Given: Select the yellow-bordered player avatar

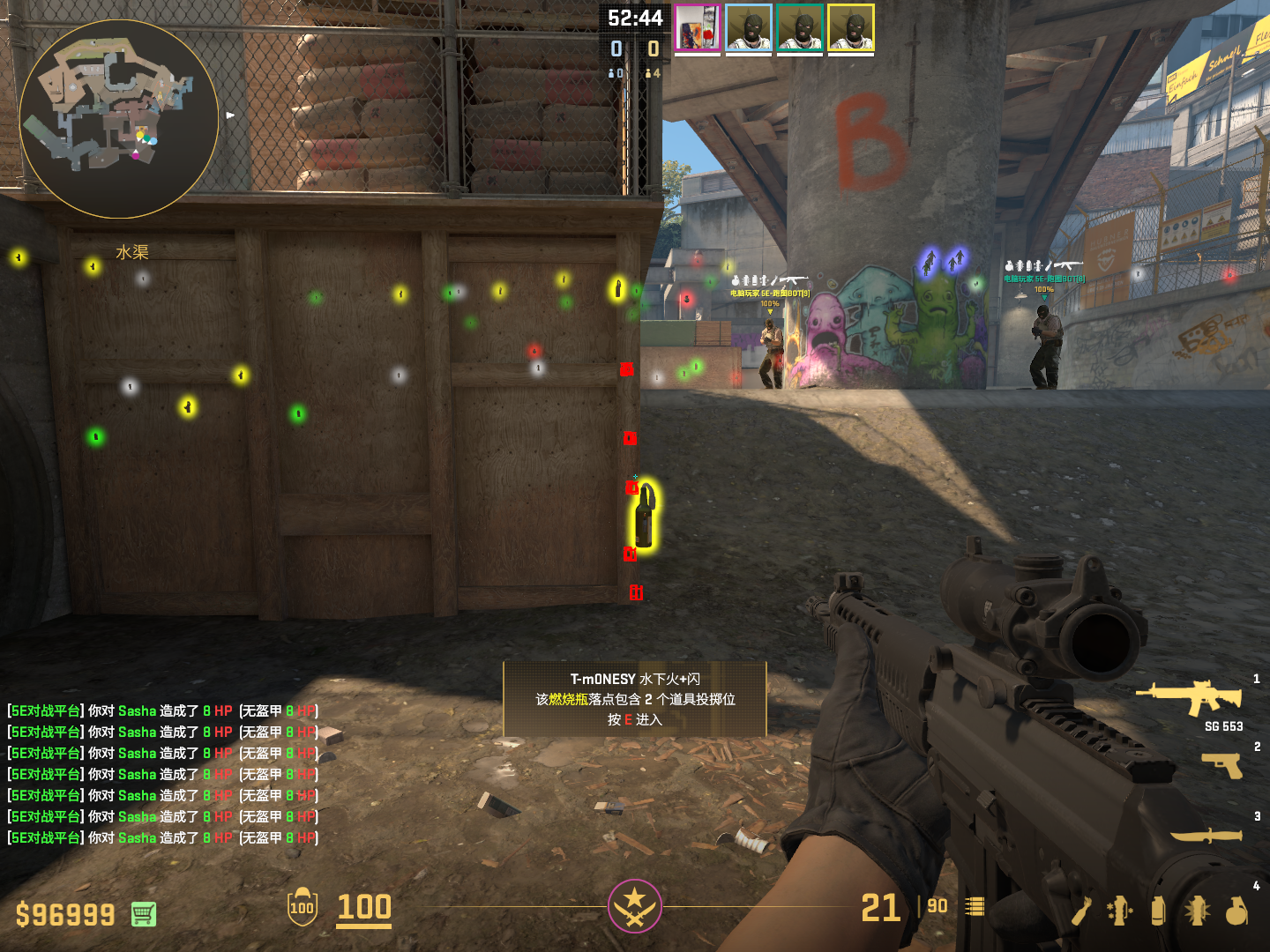Looking at the screenshot, I should pos(851,27).
